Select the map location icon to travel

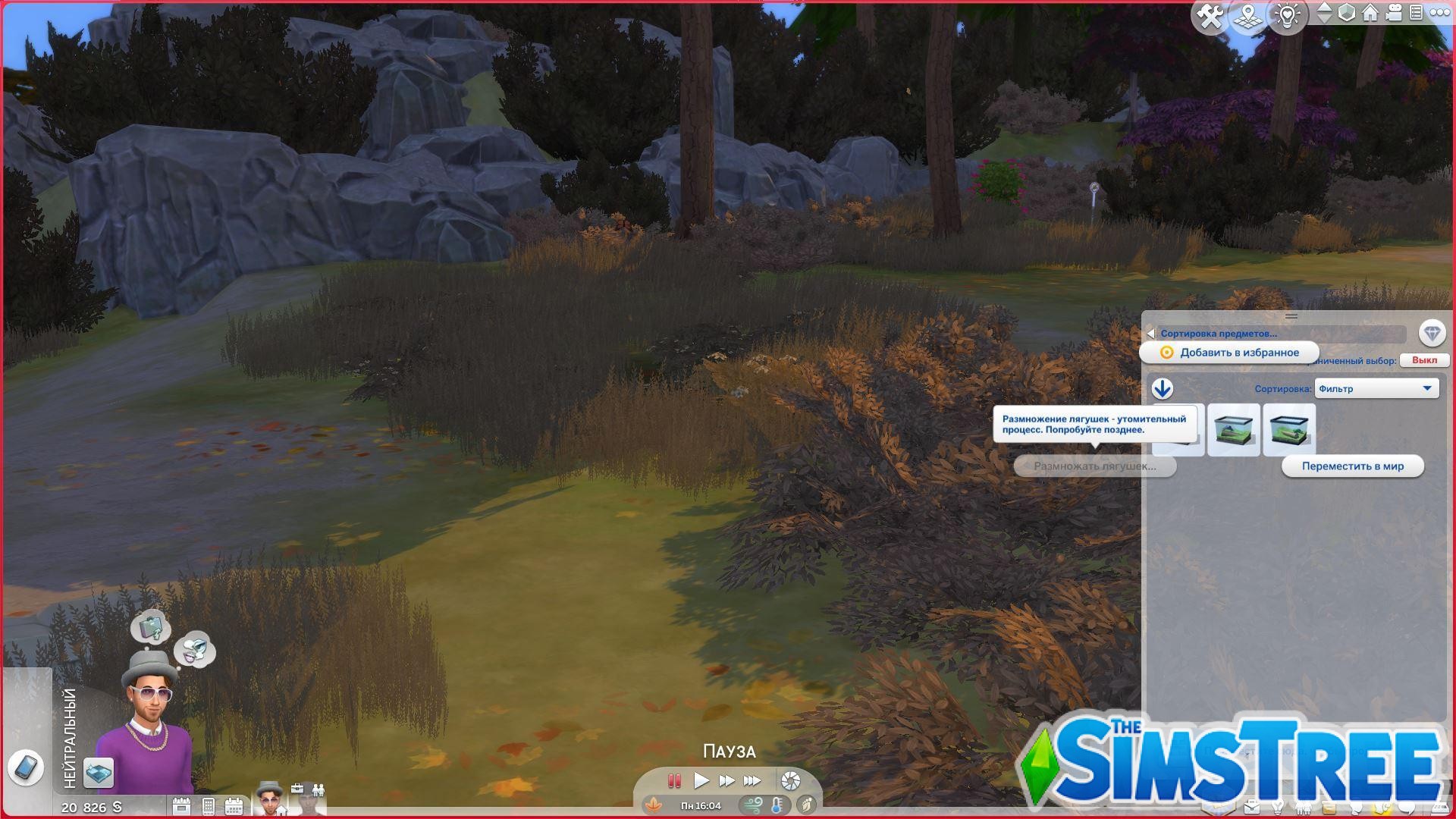pos(1248,14)
